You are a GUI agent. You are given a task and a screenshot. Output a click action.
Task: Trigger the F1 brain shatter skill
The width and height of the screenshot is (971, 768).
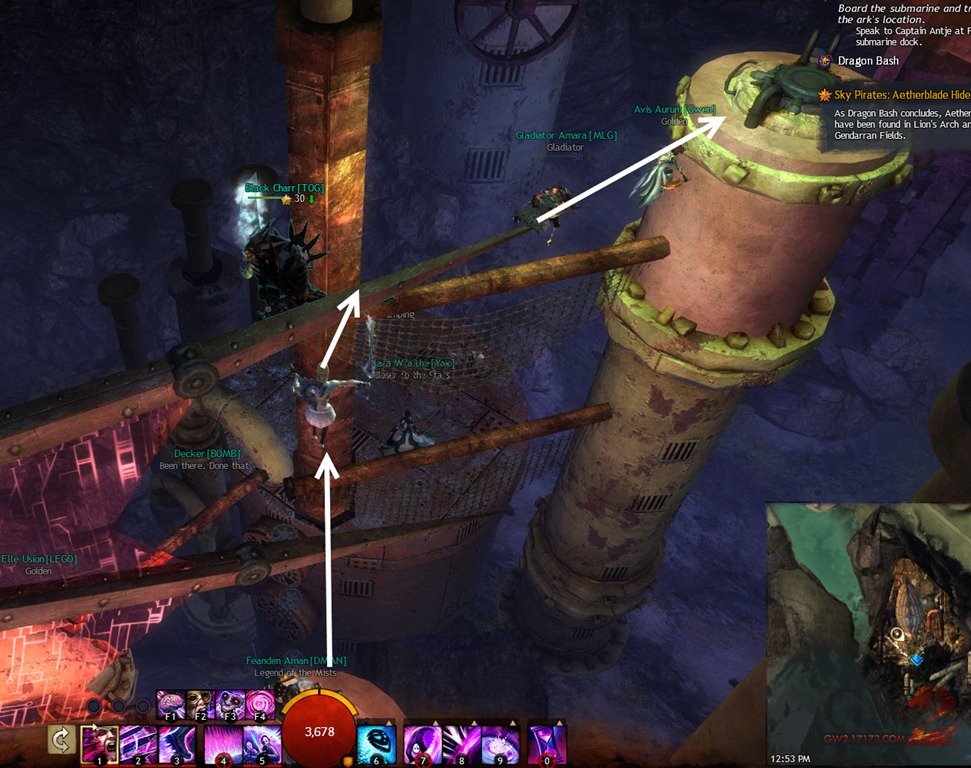[172, 703]
